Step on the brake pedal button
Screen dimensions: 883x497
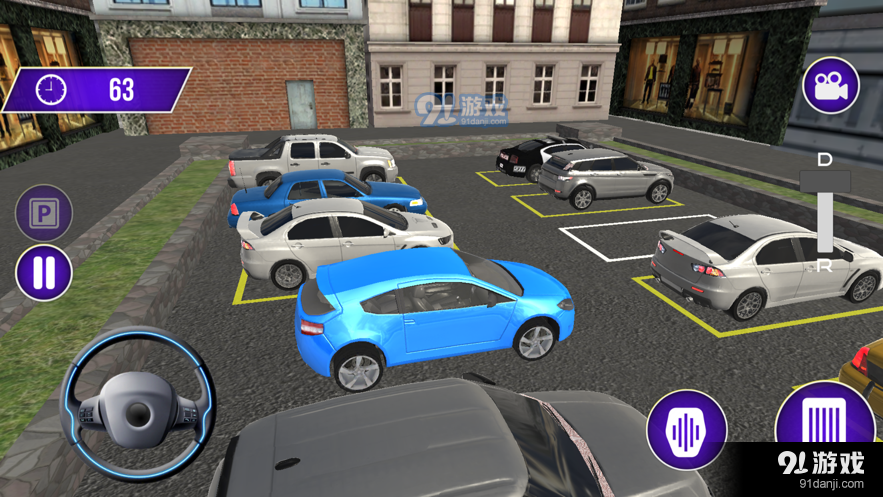tap(686, 430)
